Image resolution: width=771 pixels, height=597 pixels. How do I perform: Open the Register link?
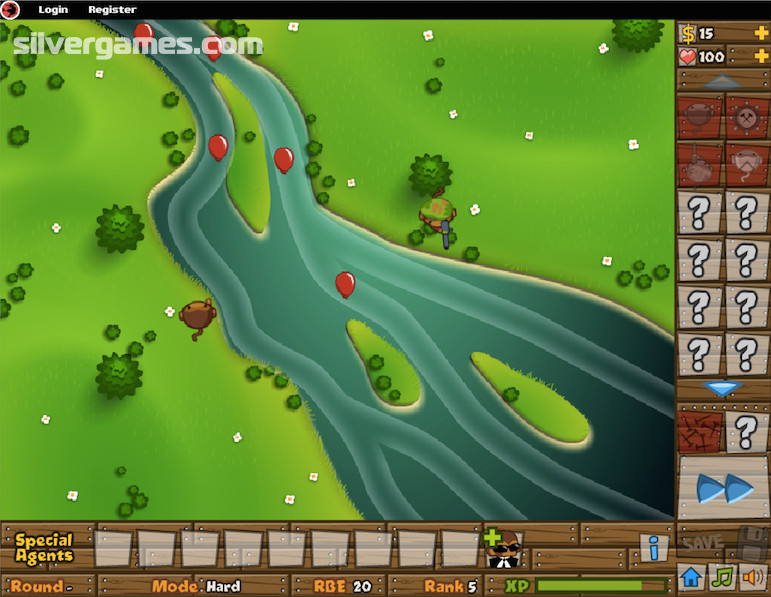pos(112,9)
